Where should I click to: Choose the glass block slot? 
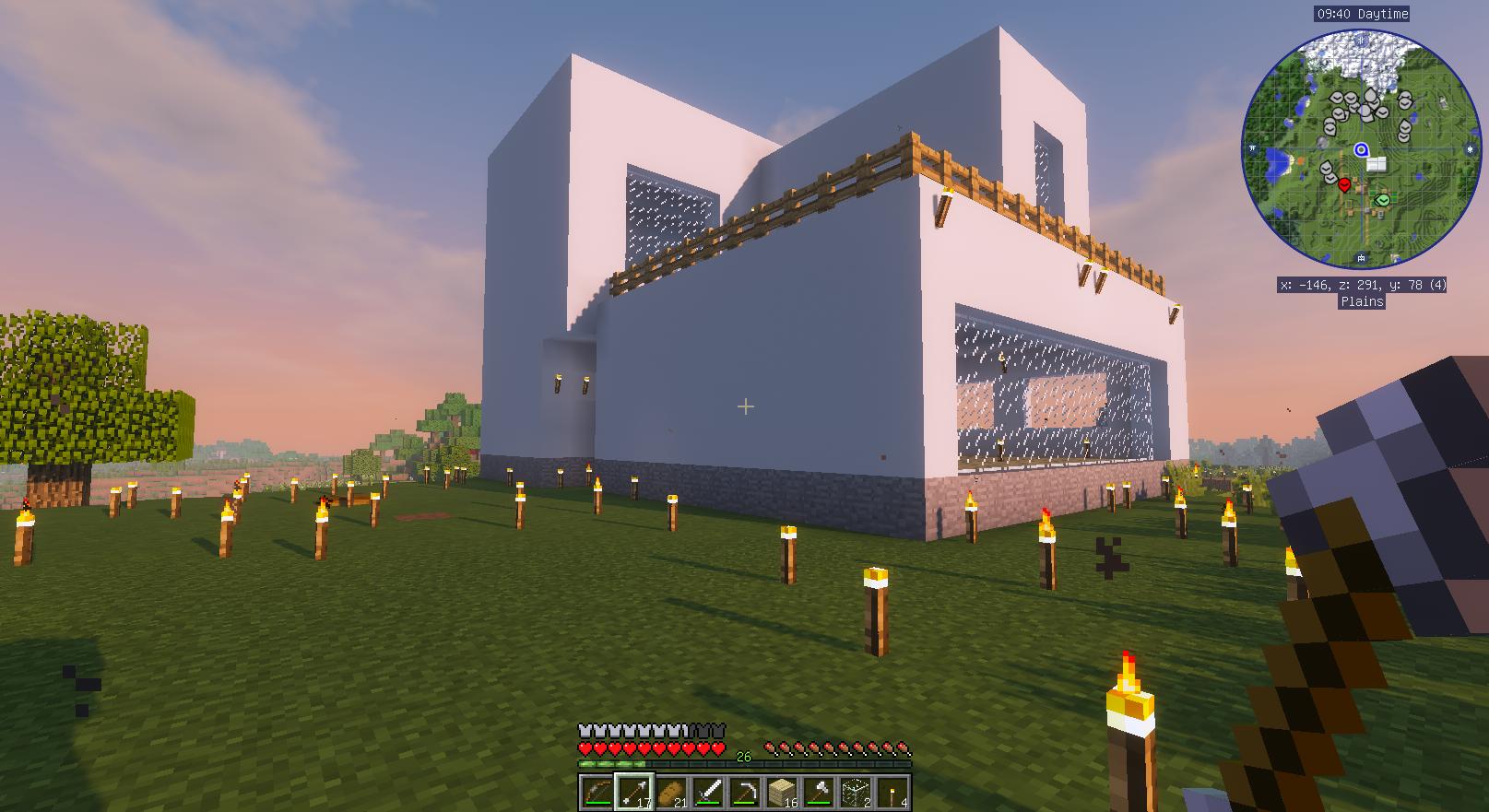856,792
